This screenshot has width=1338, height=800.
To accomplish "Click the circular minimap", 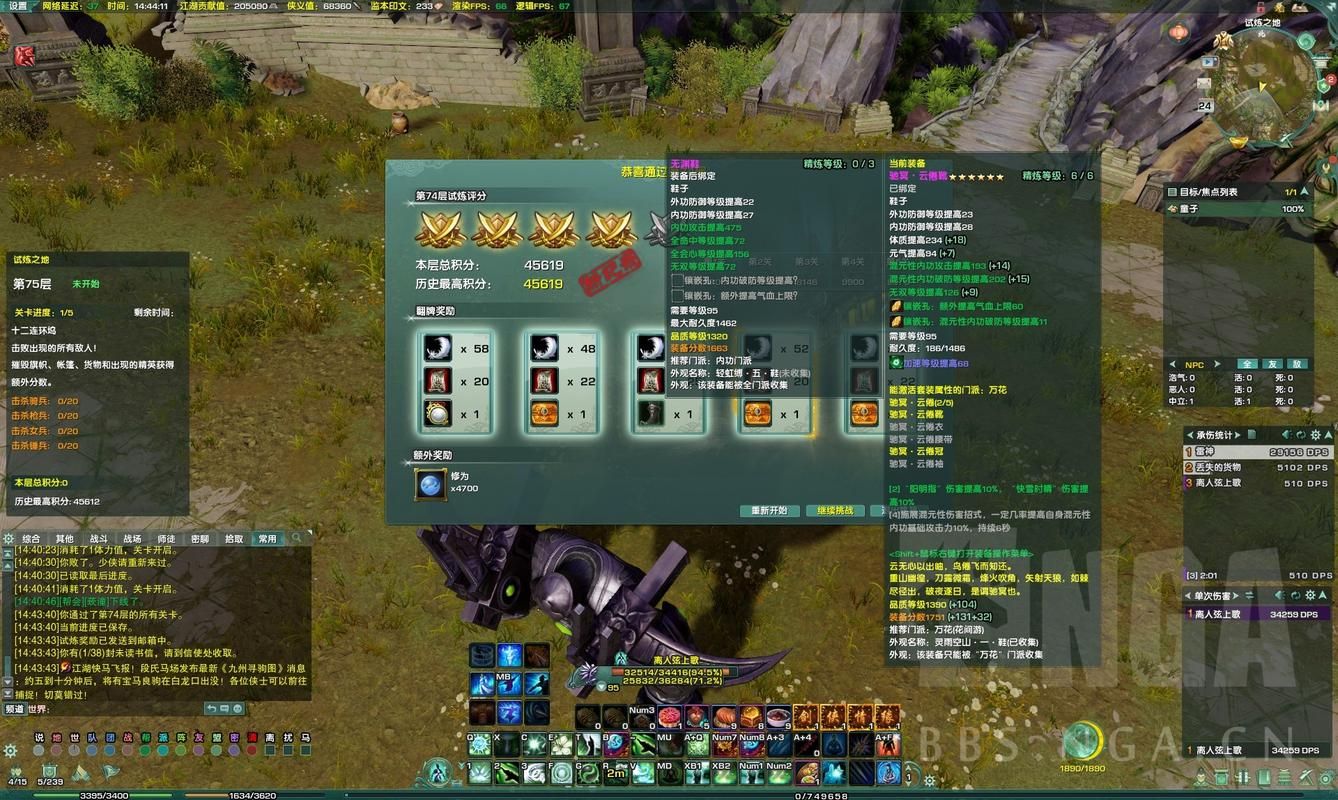I will [x=1268, y=83].
